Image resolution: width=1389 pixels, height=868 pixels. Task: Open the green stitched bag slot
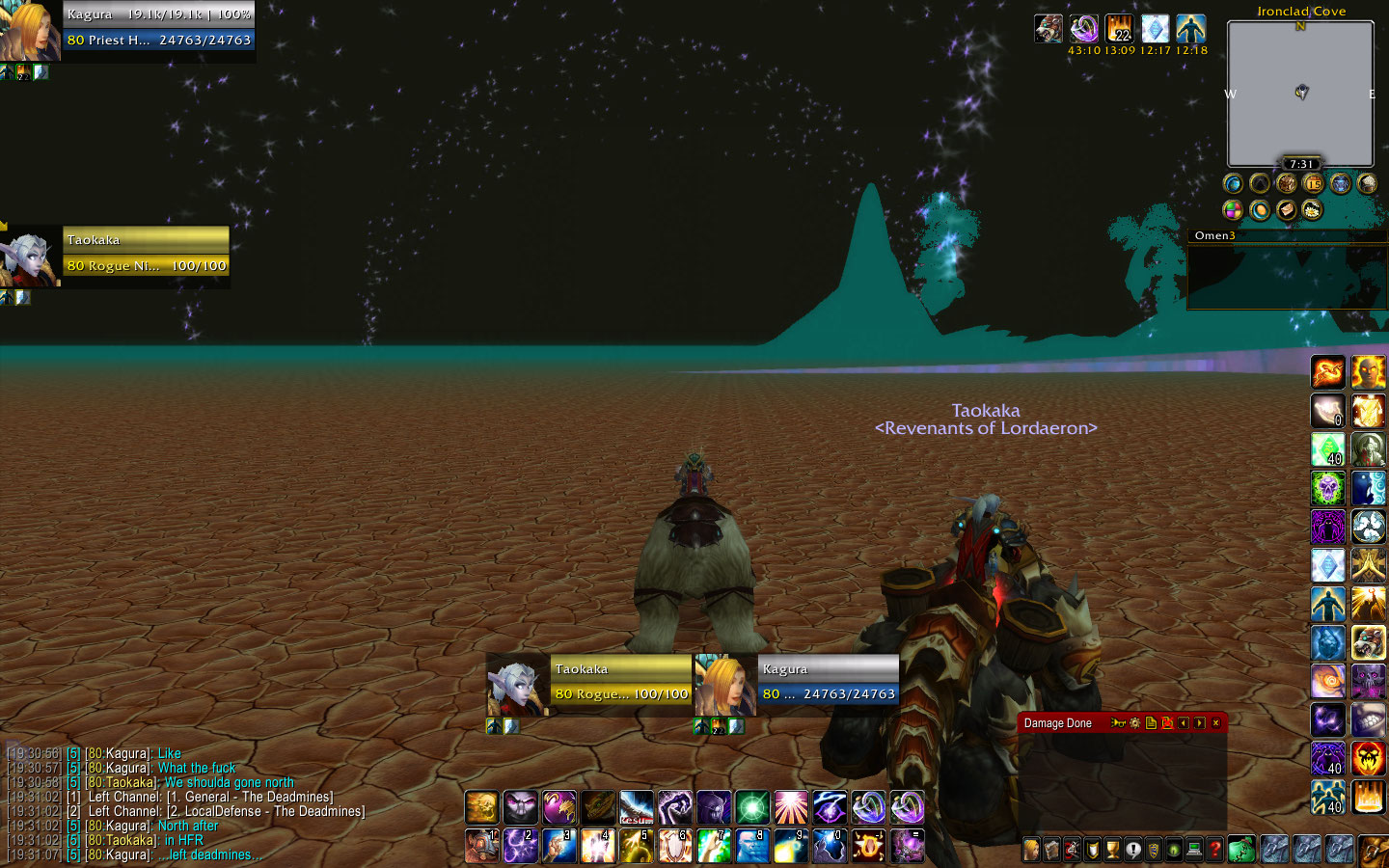(1242, 850)
